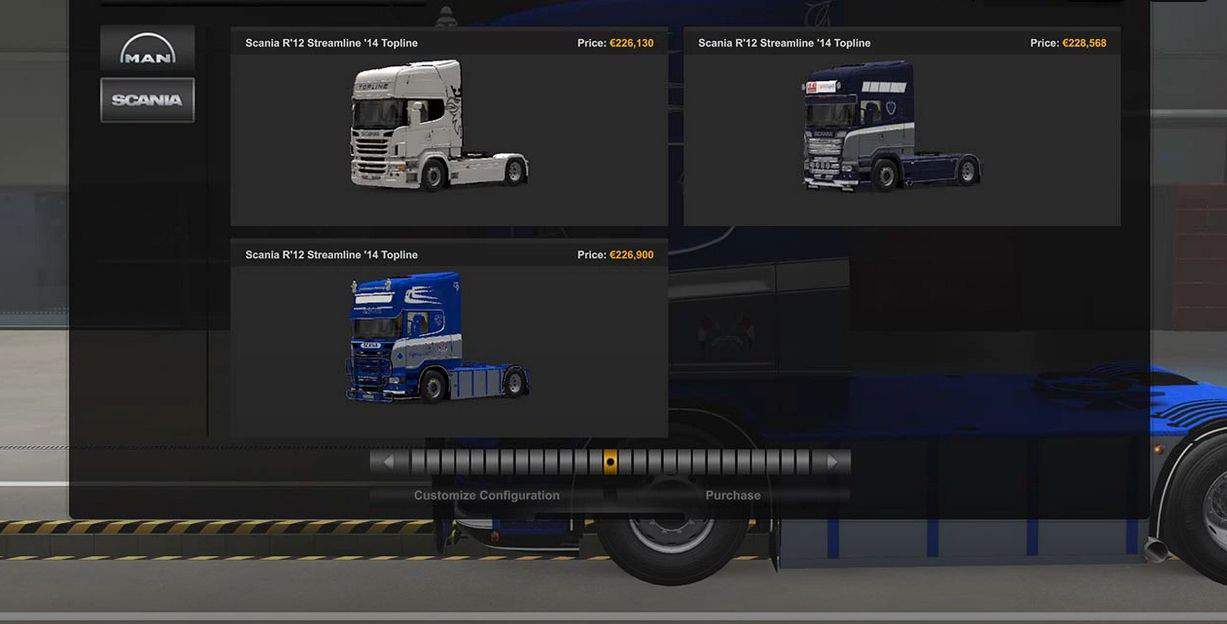Select the MAN brand logo
The width and height of the screenshot is (1227, 624).
tap(147, 49)
